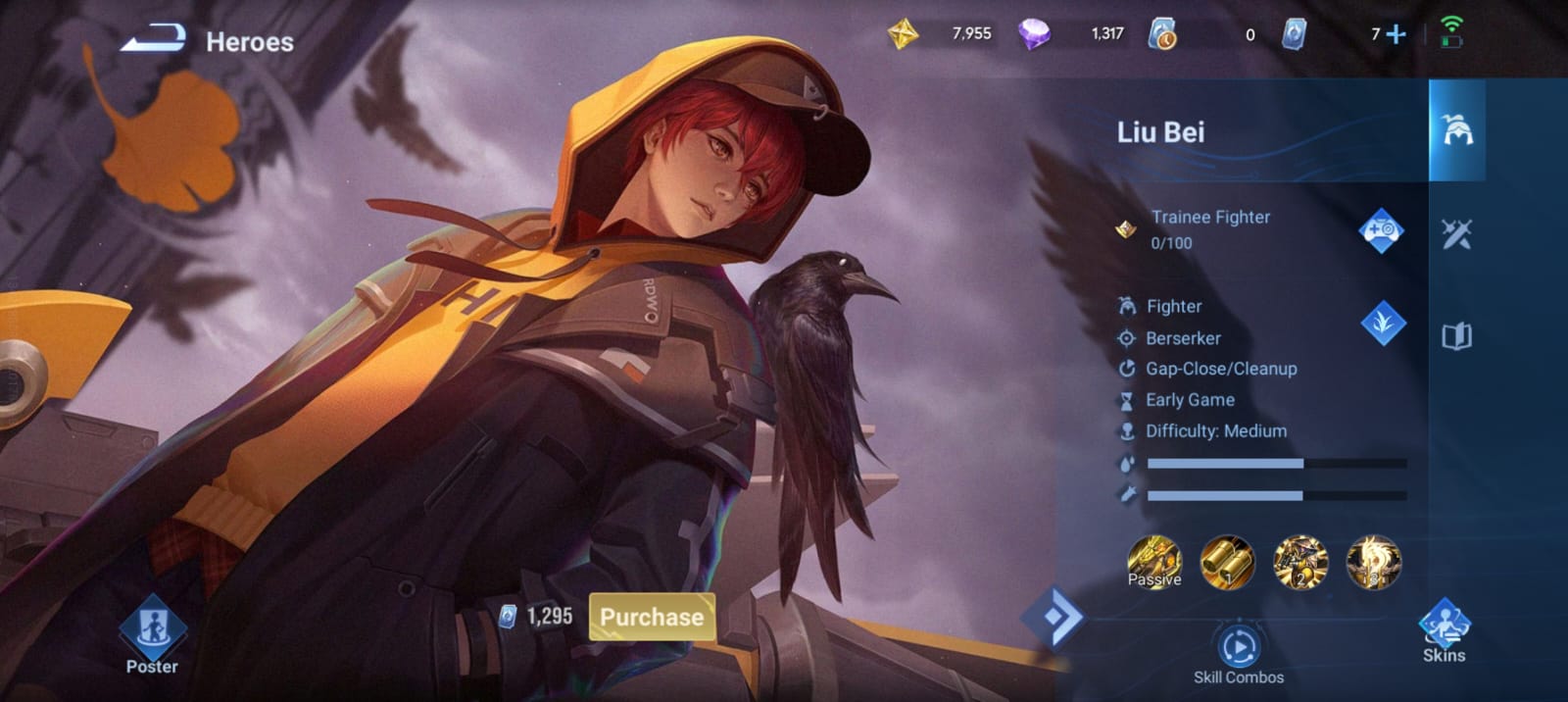Switch to the hero helmet tab

[1457, 130]
